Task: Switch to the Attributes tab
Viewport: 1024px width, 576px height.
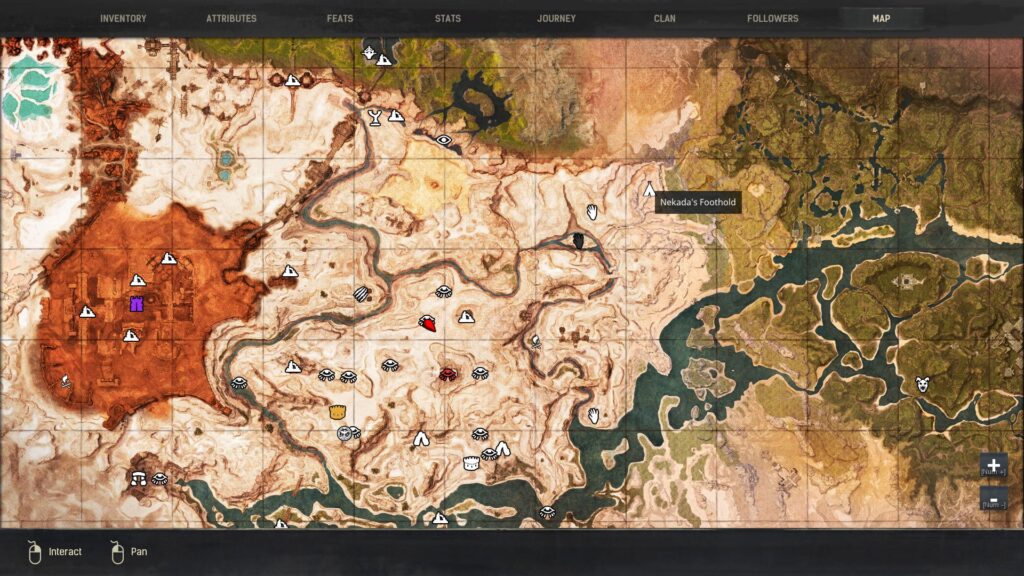Action: click(x=231, y=18)
